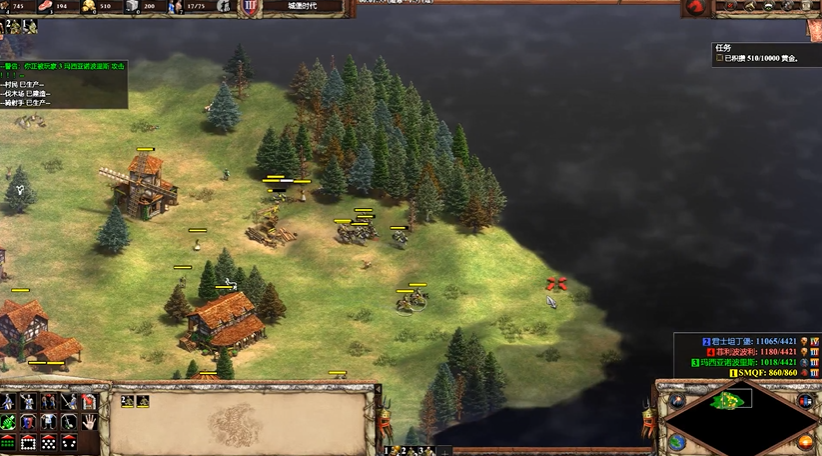This screenshot has width=822, height=456.
Task: Select the first unit portrait in selection panel
Action: point(128,401)
